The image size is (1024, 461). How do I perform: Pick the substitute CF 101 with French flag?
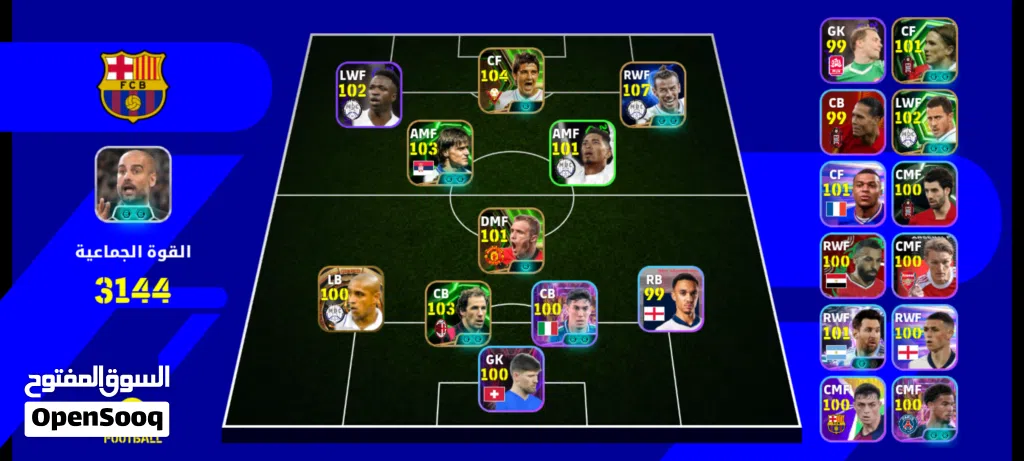click(x=852, y=194)
